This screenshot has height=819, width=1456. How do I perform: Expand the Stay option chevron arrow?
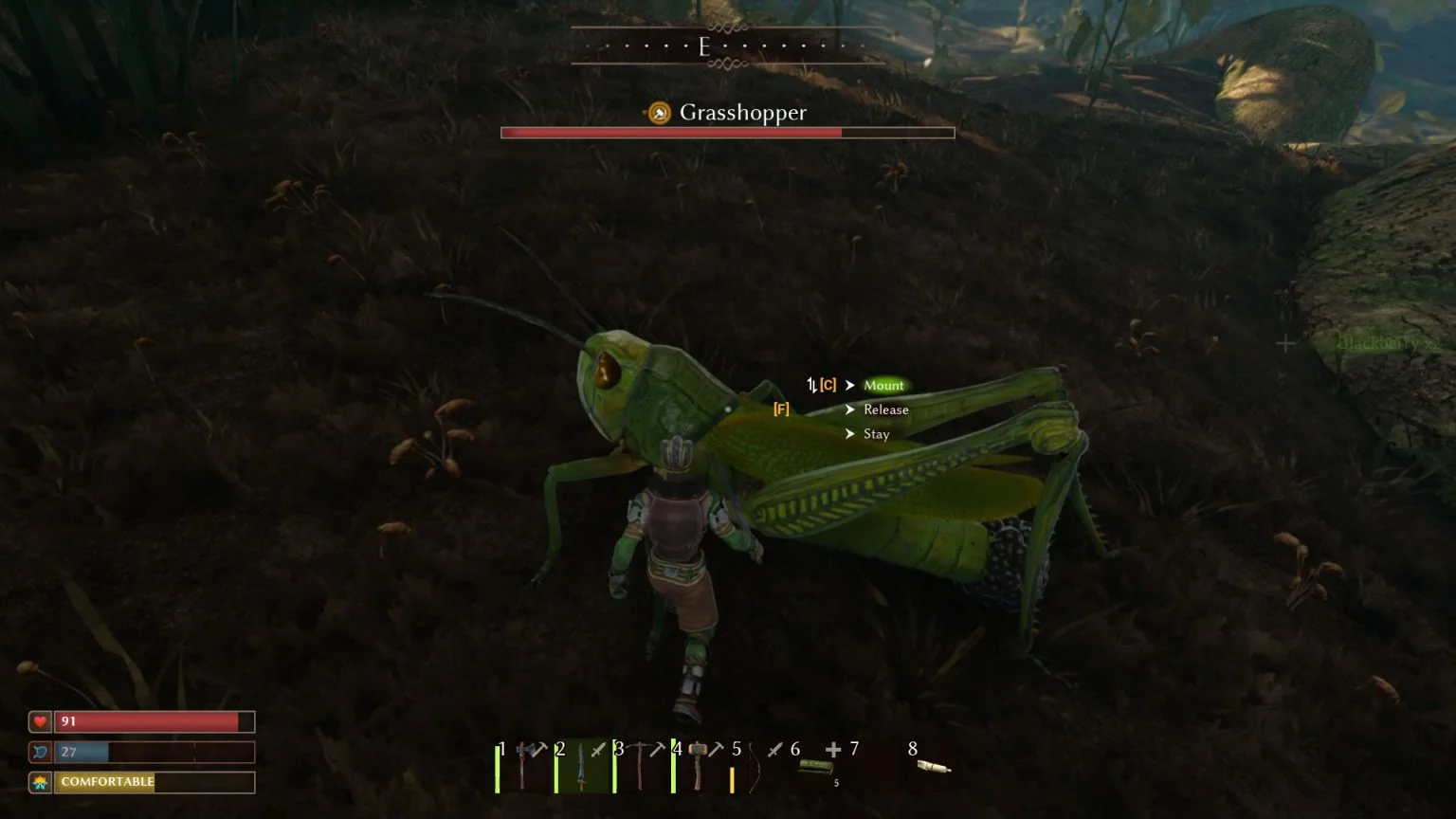point(850,433)
